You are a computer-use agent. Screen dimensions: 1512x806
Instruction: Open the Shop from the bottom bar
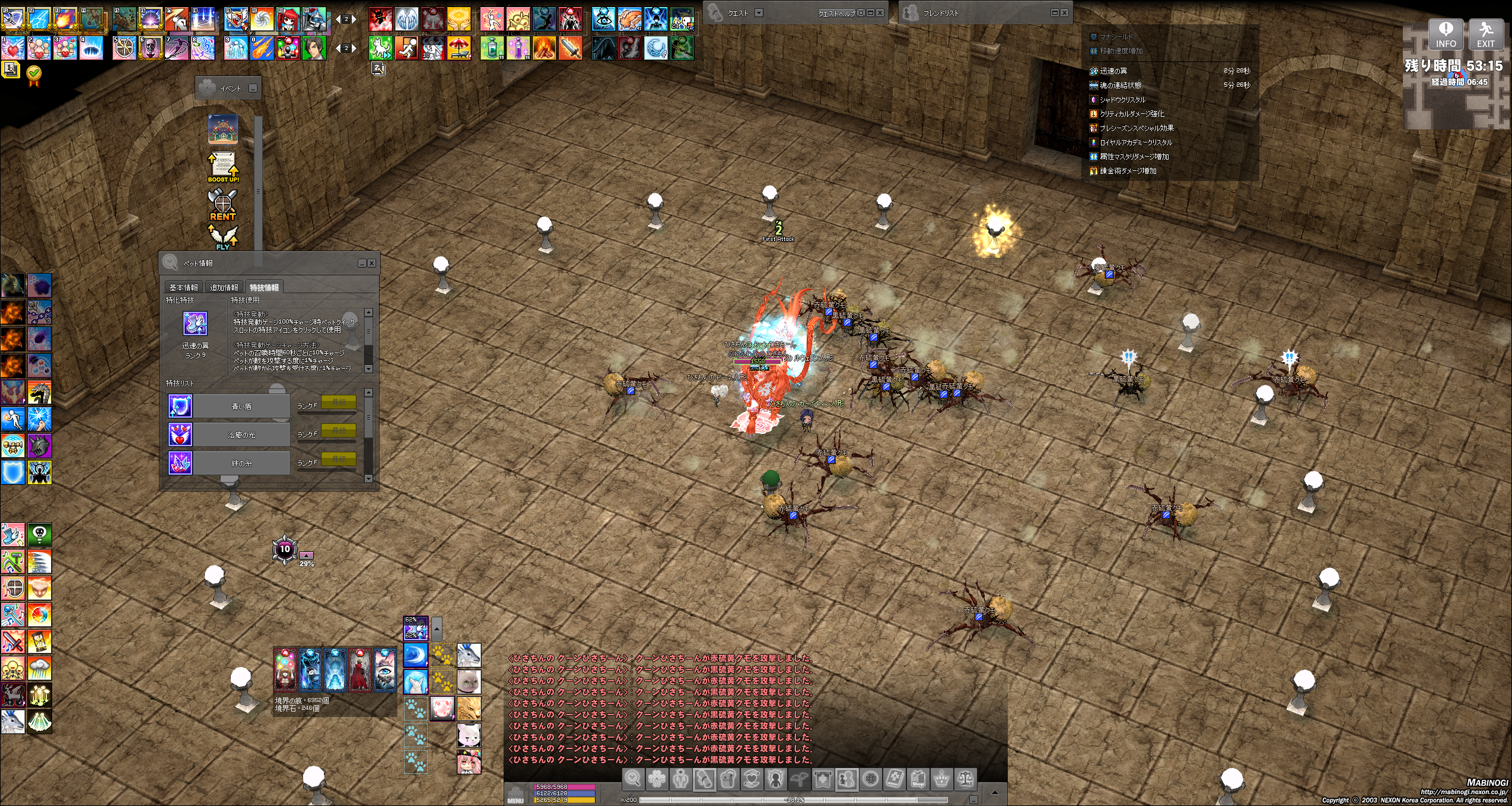pyautogui.click(x=918, y=779)
